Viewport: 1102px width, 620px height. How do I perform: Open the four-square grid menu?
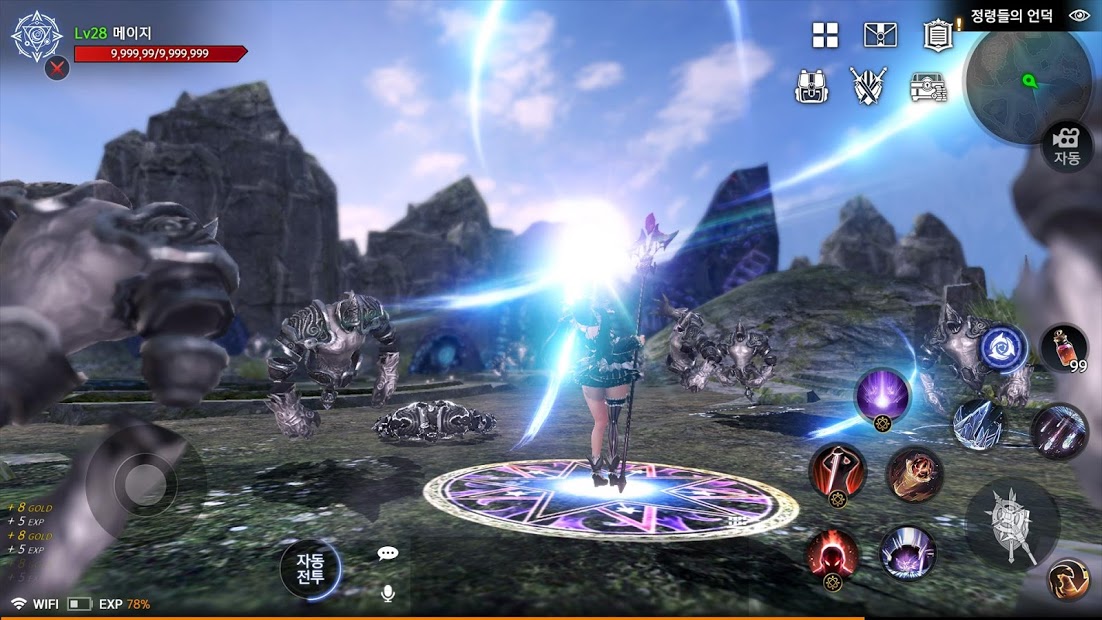[825, 36]
